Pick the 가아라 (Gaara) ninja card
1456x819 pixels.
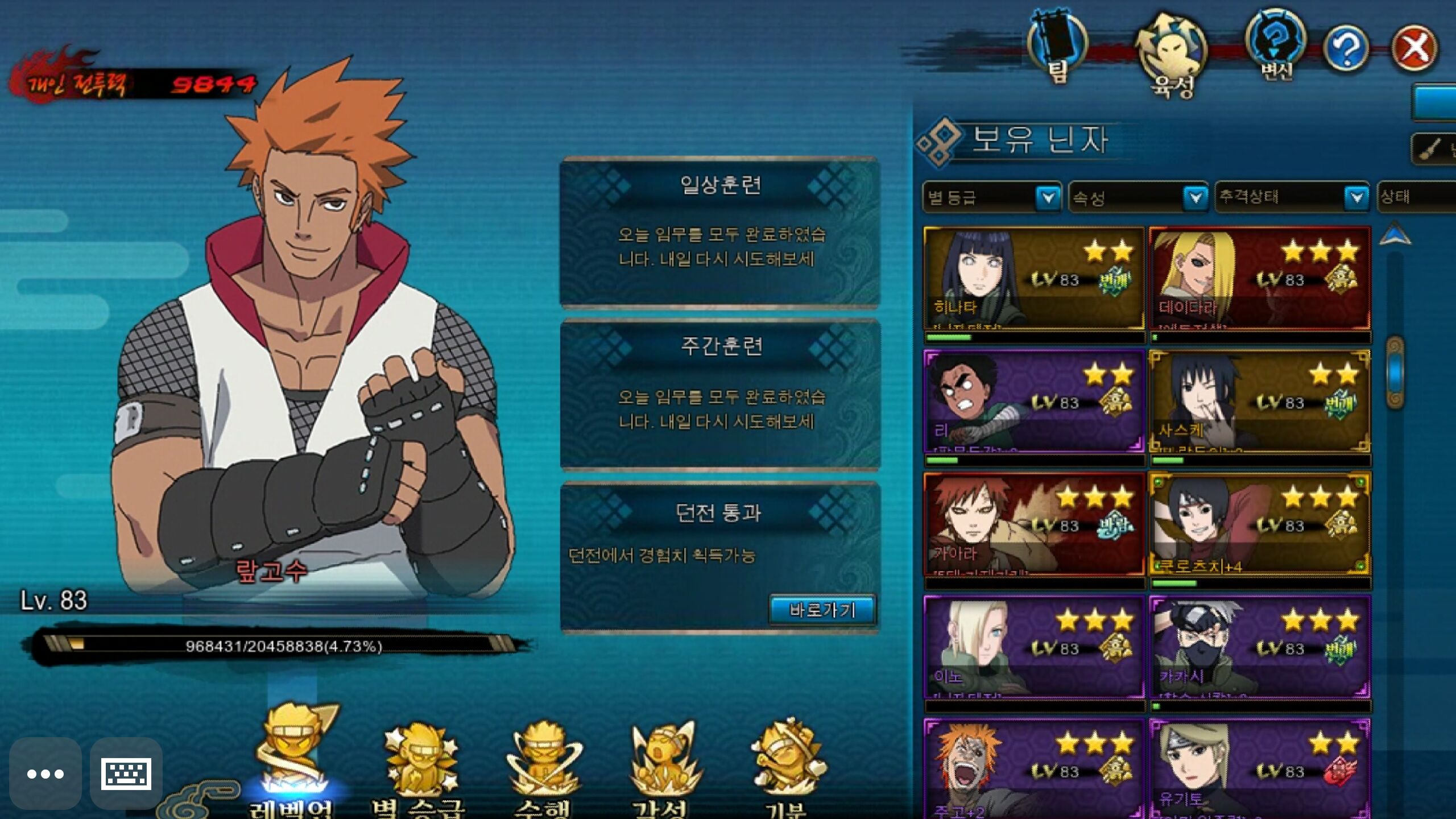coord(1034,524)
